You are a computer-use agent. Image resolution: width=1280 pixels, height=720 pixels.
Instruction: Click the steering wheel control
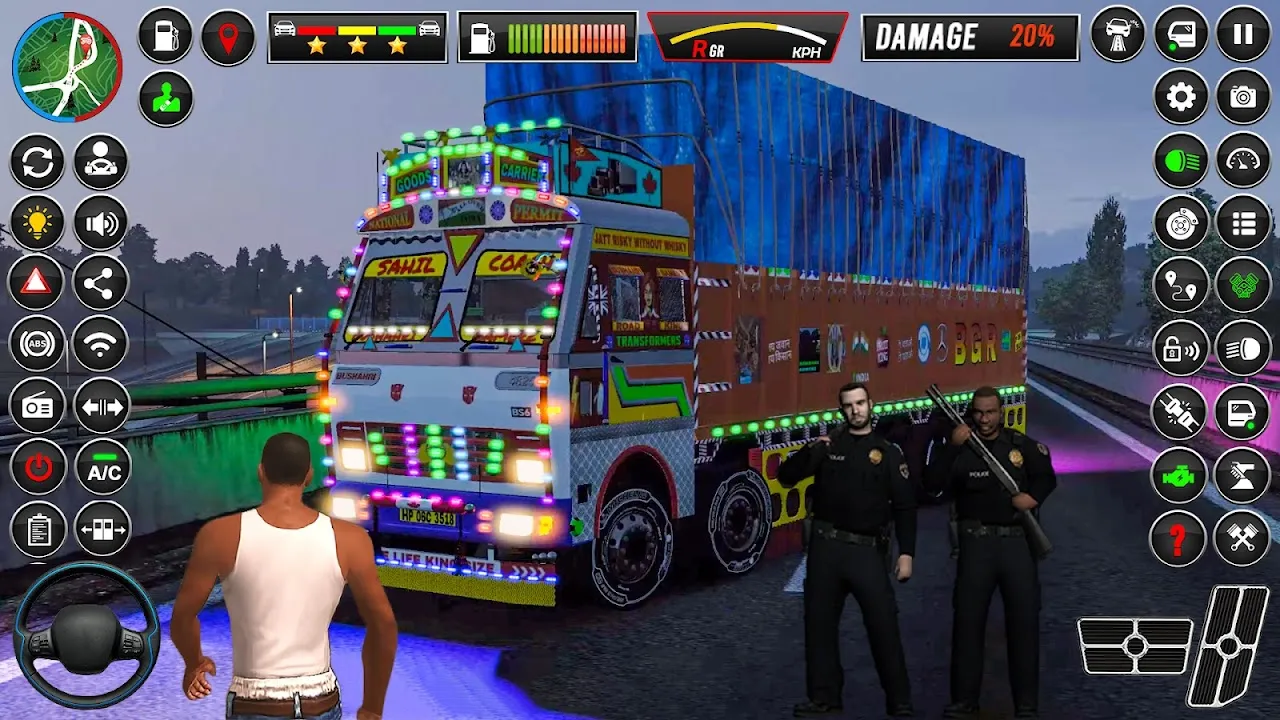[x=86, y=635]
